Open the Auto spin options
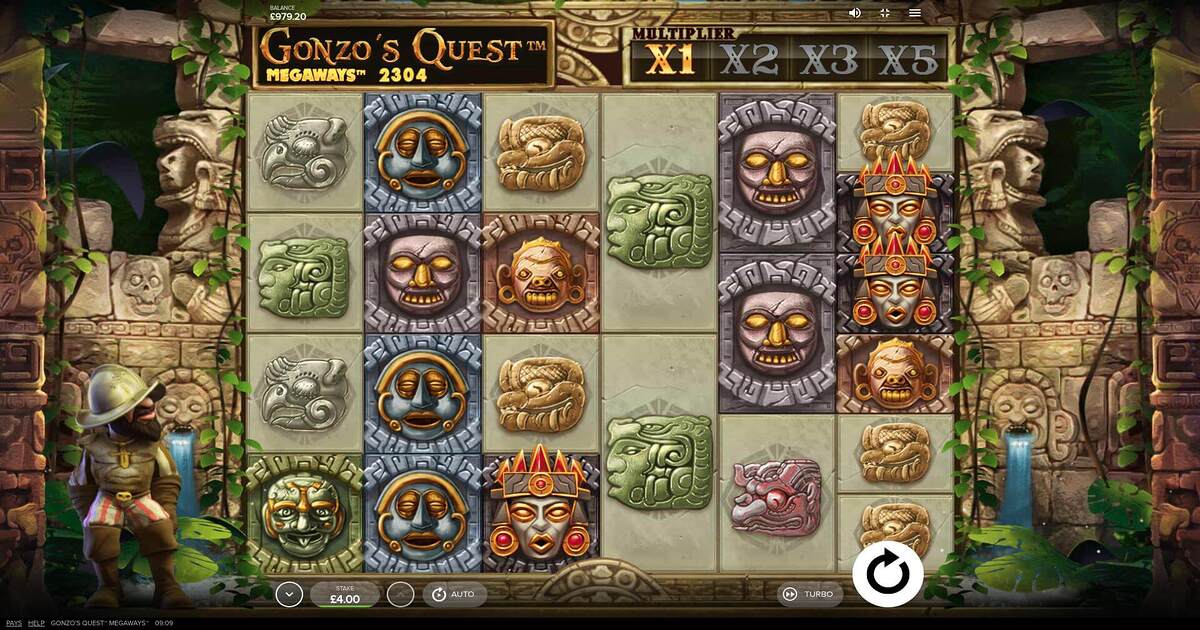Viewport: 1200px width, 630px height. coord(453,594)
